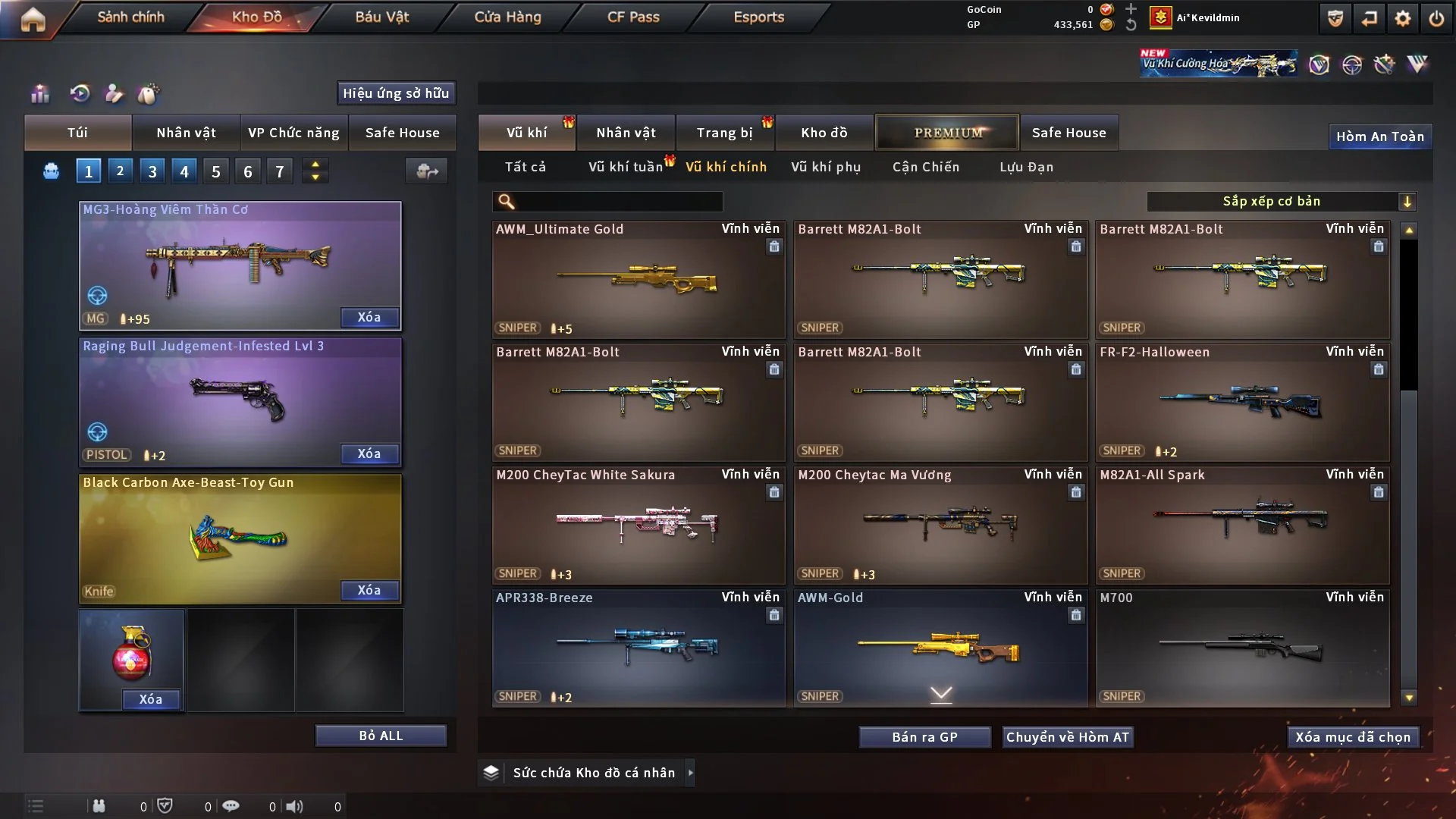Click the home icon button
The width and height of the screenshot is (1456, 819).
tap(33, 19)
